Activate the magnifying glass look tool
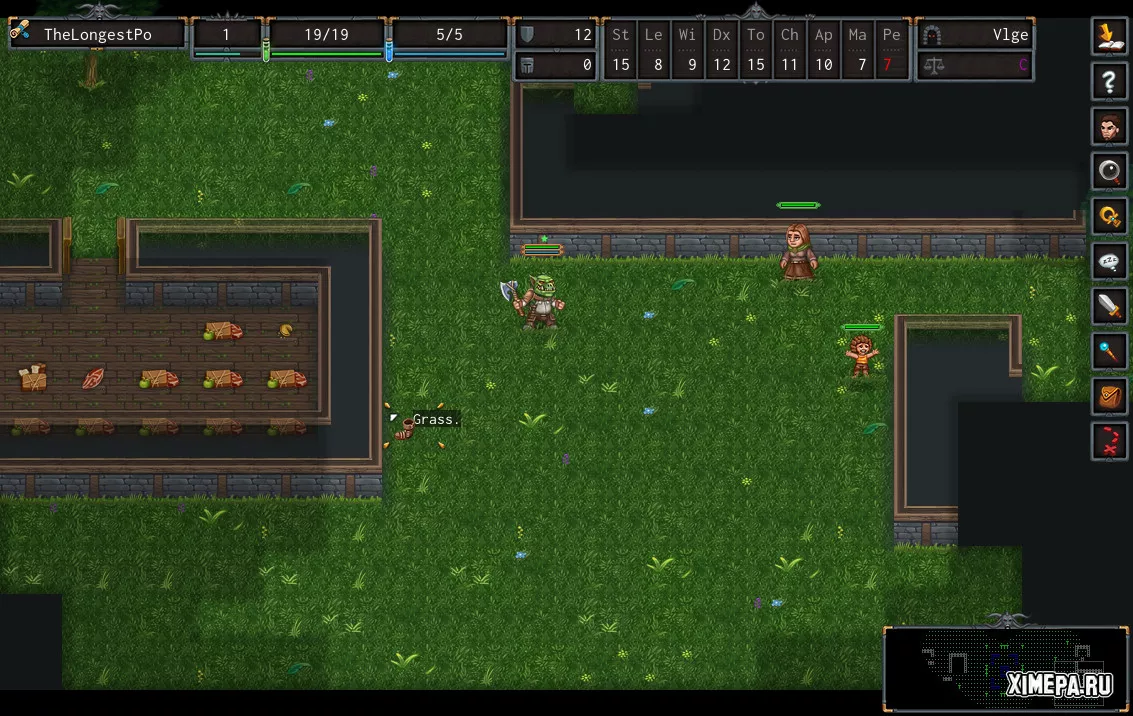The width and height of the screenshot is (1133, 716). (1109, 172)
